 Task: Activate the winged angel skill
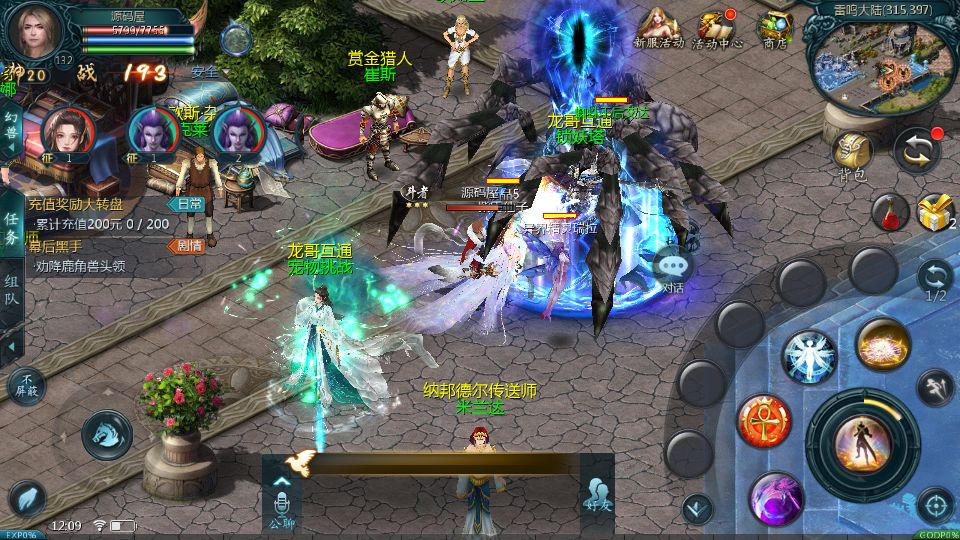pyautogui.click(x=808, y=355)
